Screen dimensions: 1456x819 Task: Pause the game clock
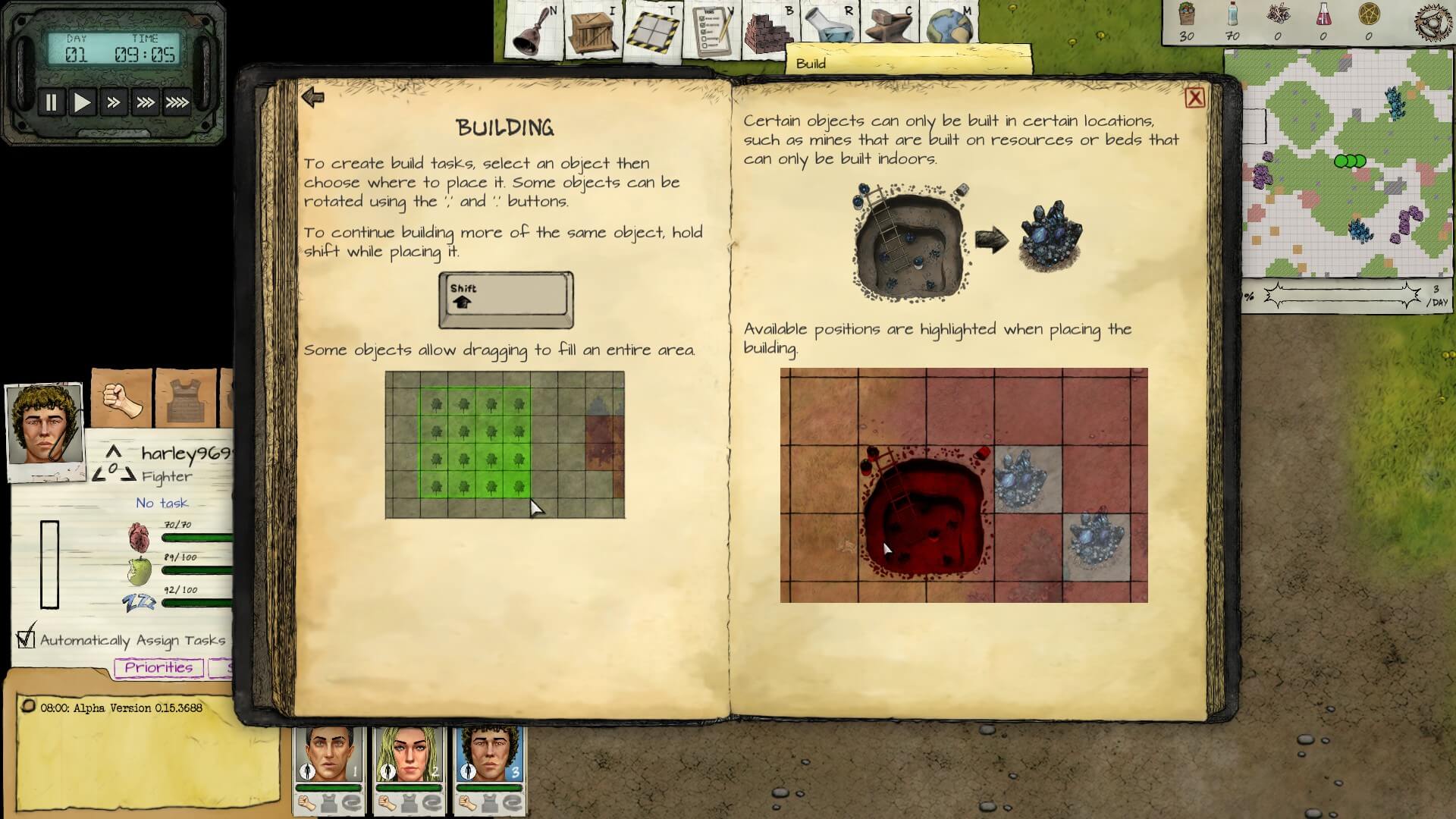(x=51, y=102)
